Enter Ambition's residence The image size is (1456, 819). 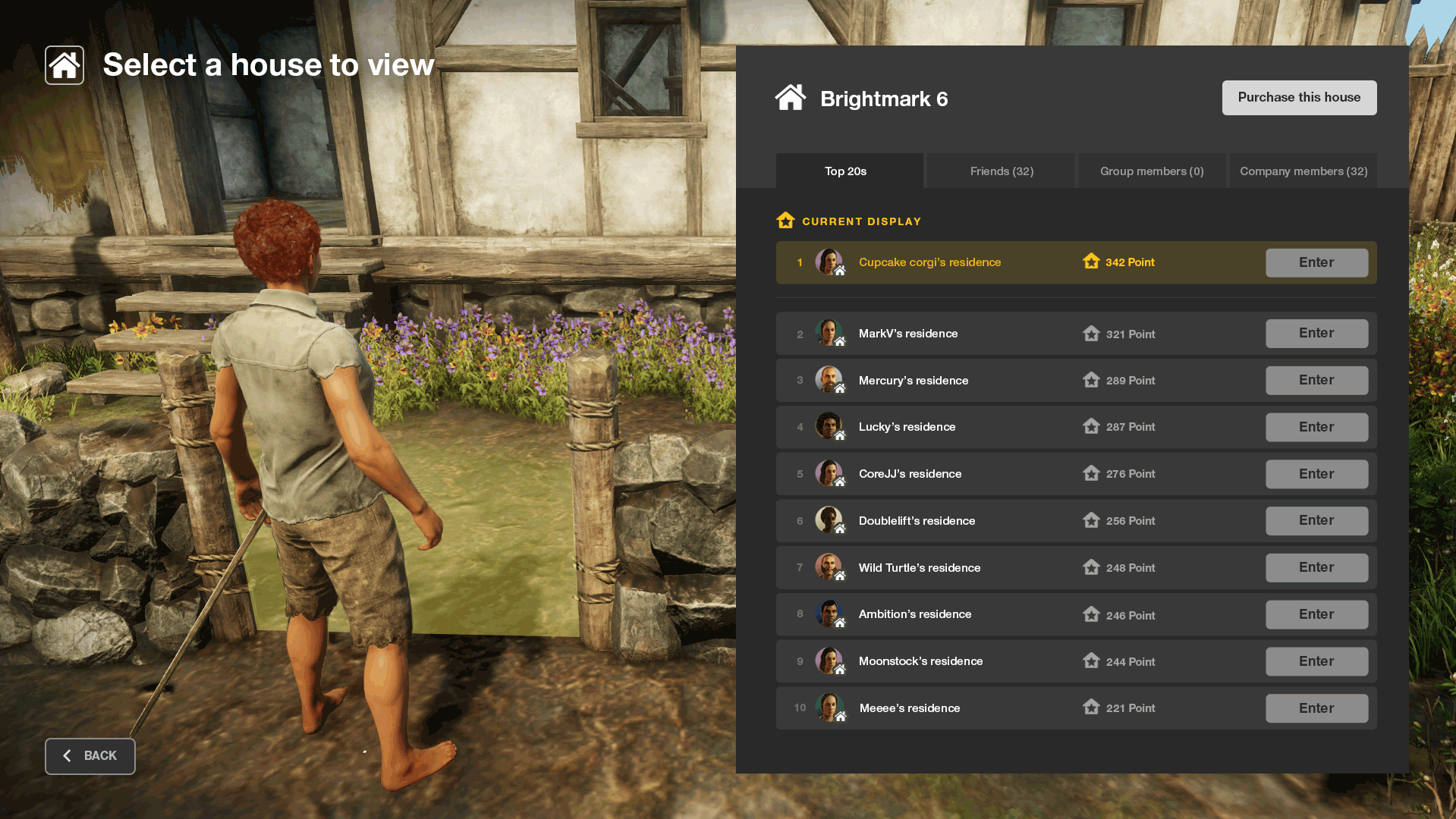tap(1316, 614)
